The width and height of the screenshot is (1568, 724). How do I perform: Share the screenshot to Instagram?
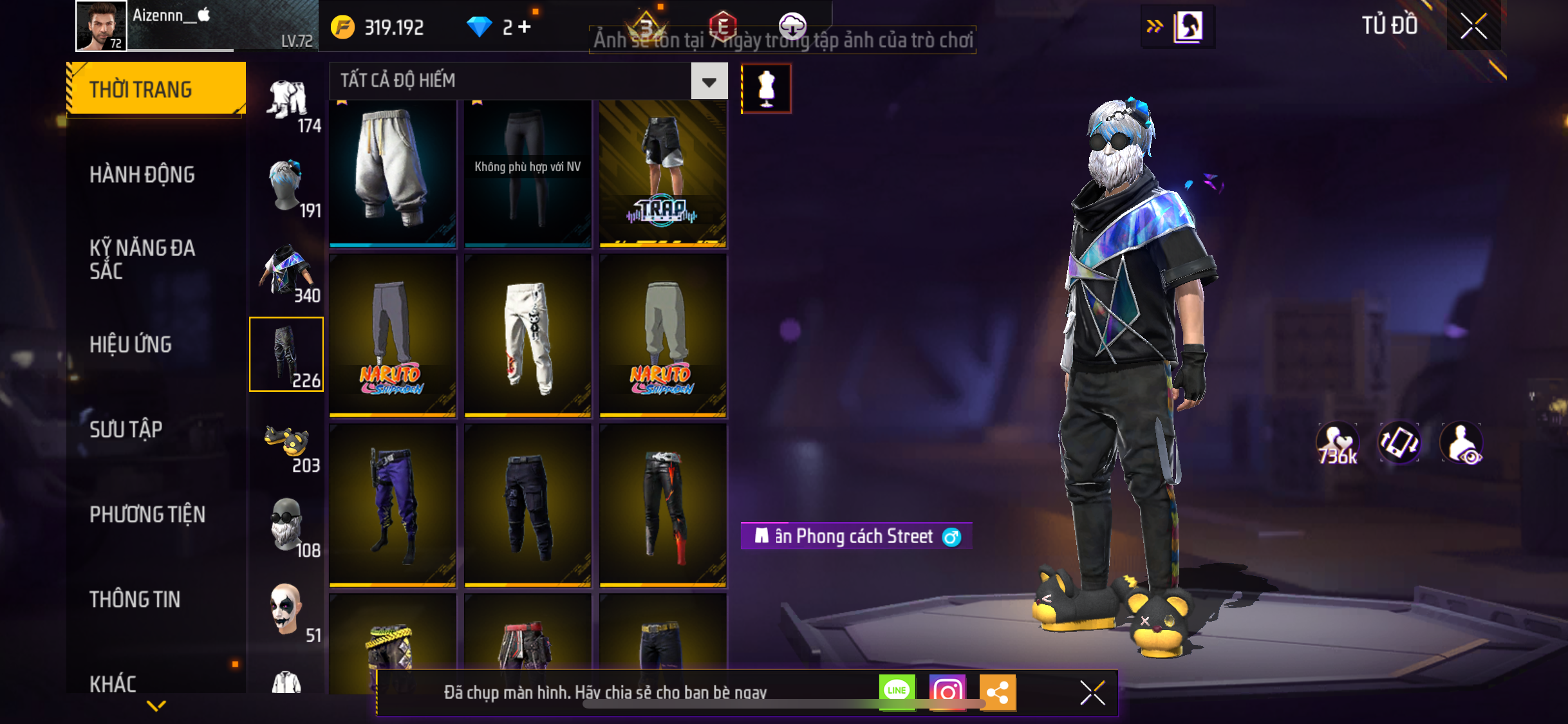[947, 692]
